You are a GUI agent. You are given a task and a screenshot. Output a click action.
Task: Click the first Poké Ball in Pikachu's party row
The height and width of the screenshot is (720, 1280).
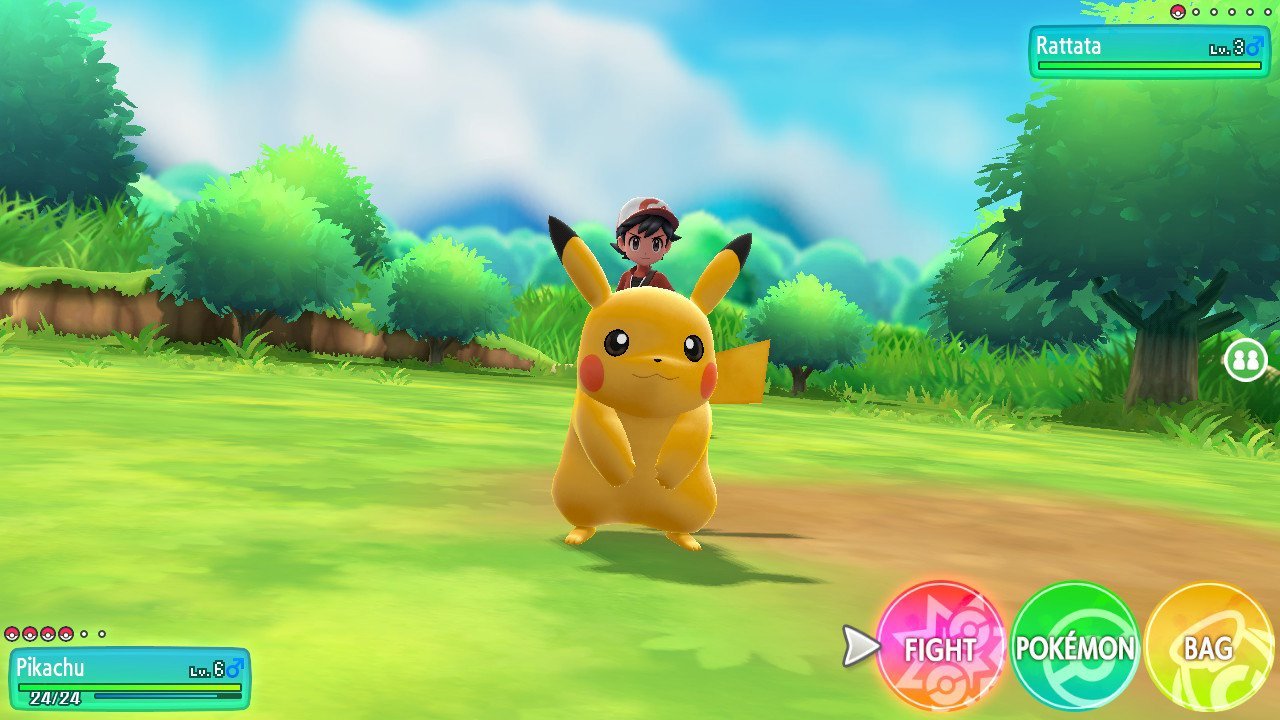point(12,633)
